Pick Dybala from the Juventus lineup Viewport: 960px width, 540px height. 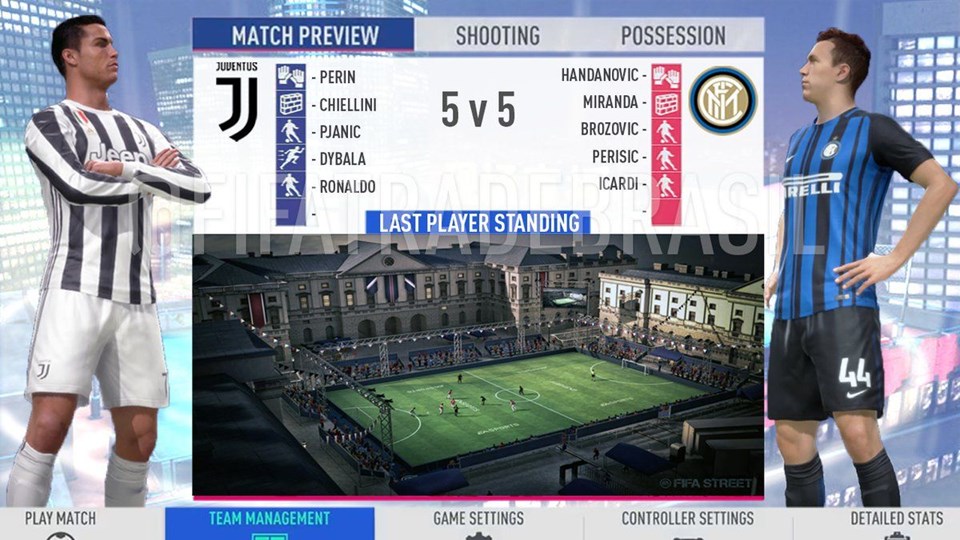(x=342, y=158)
